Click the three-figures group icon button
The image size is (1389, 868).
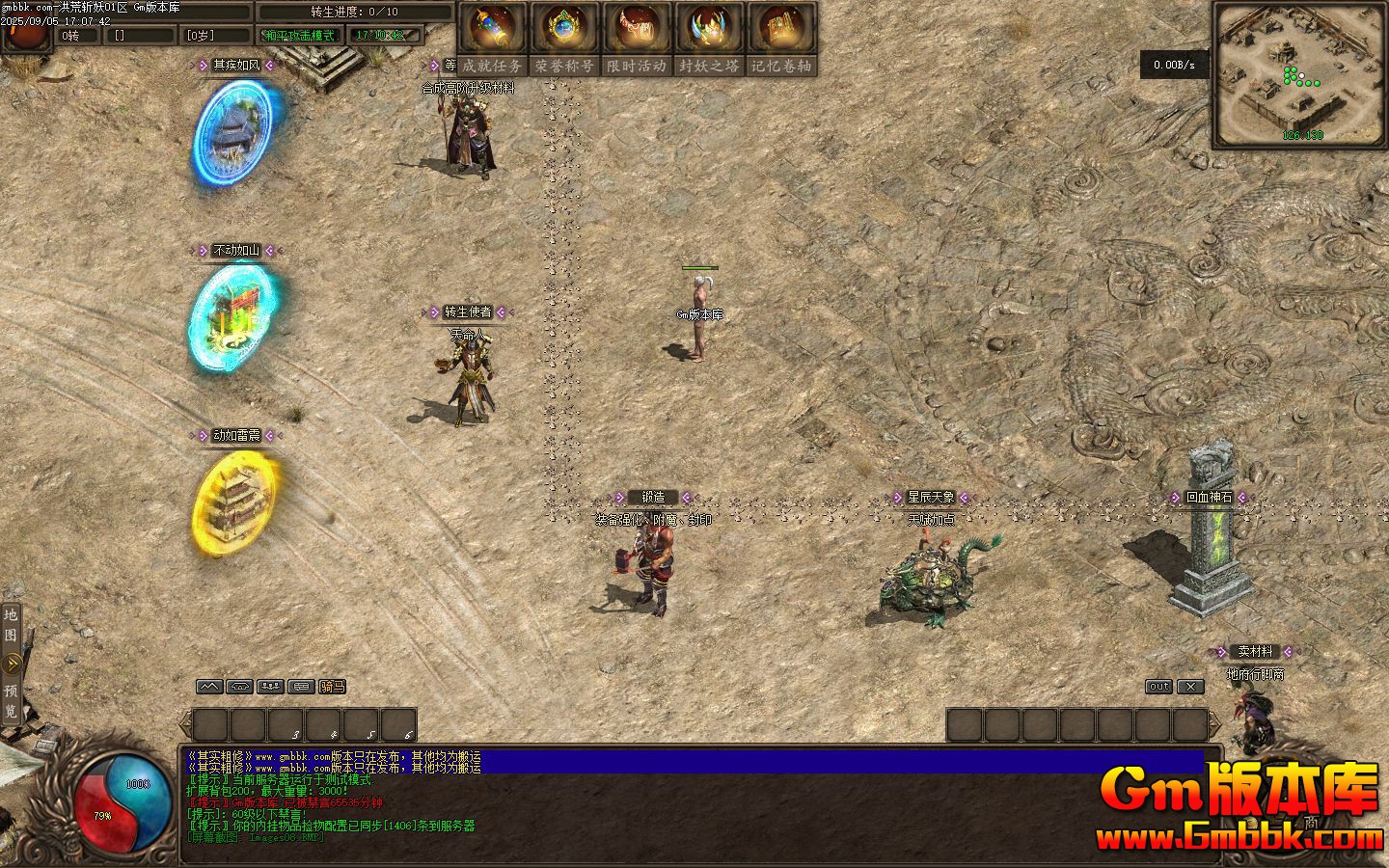[x=270, y=687]
